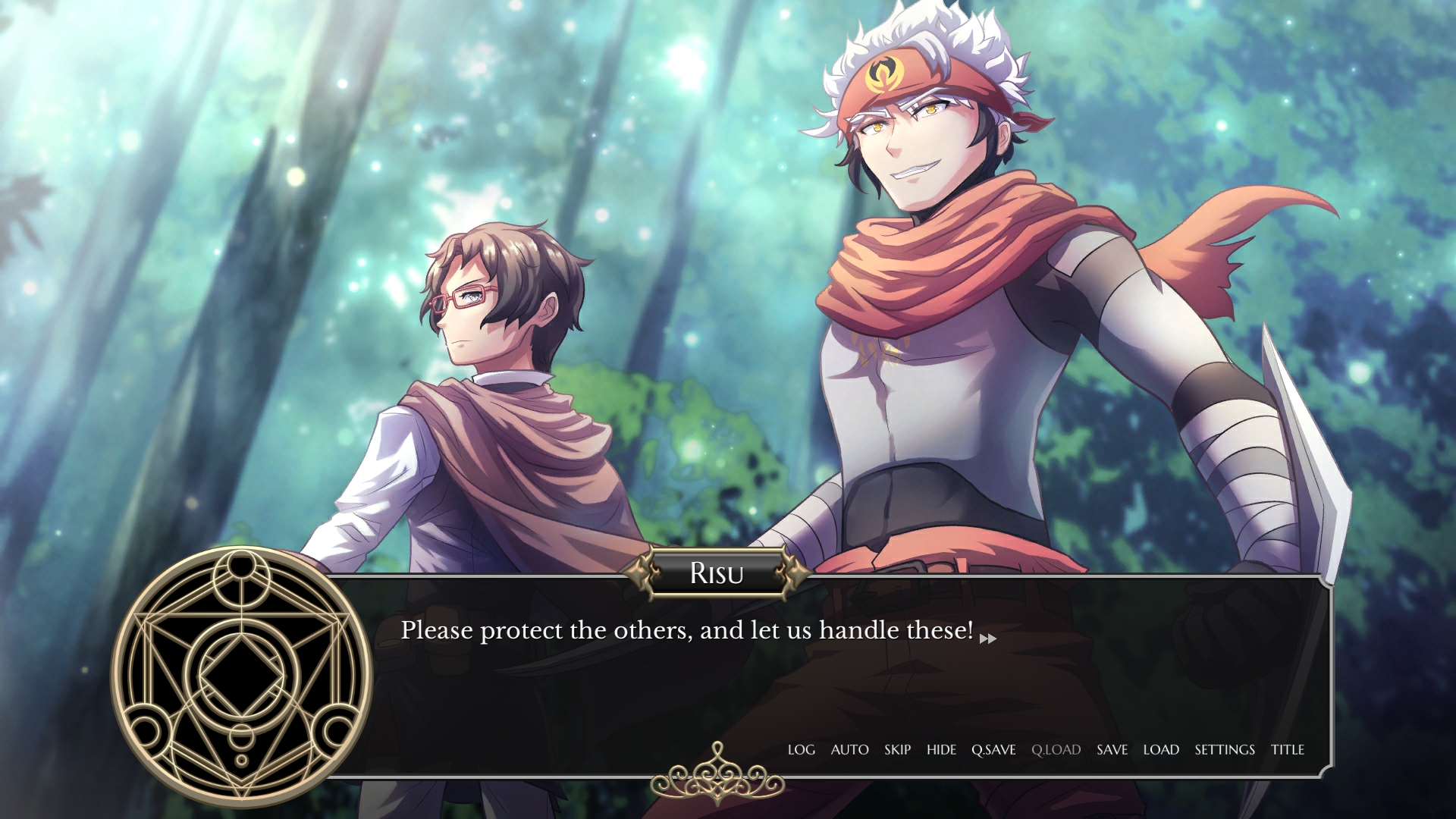Open the SETTINGS screen
The height and width of the screenshot is (819, 1456).
point(1225,750)
